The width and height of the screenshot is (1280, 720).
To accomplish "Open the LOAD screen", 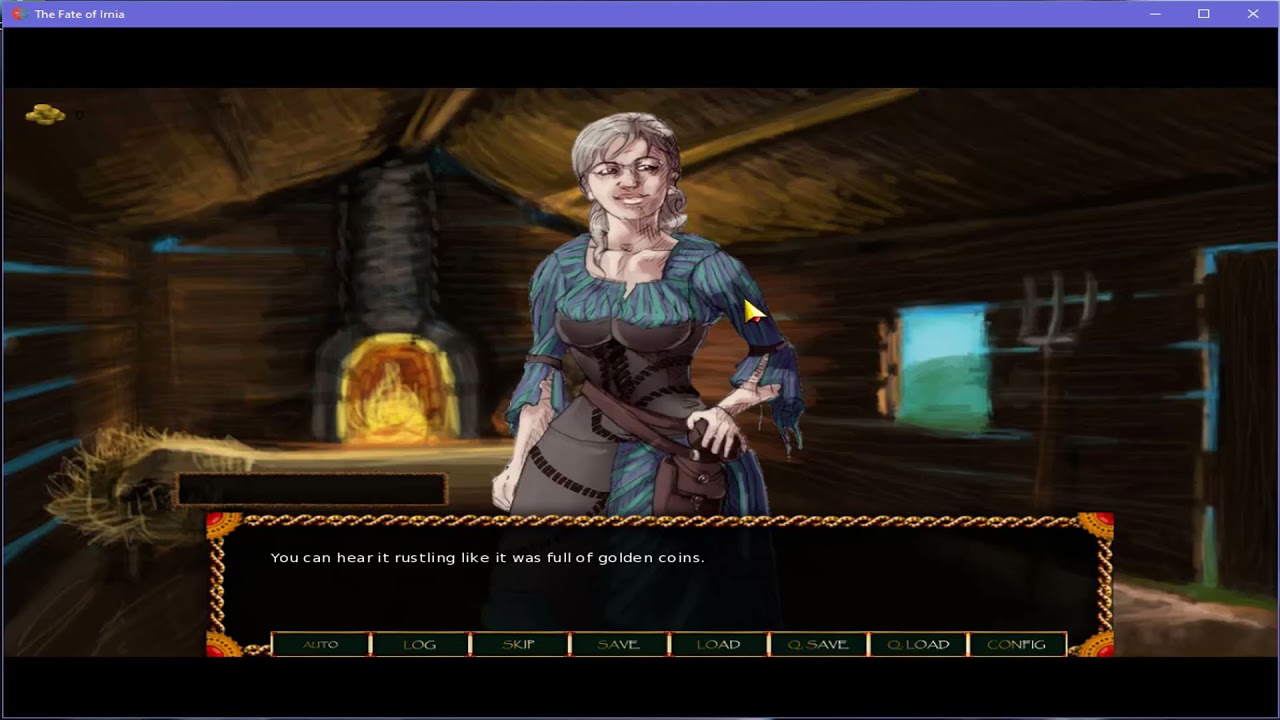I will pyautogui.click(x=719, y=644).
